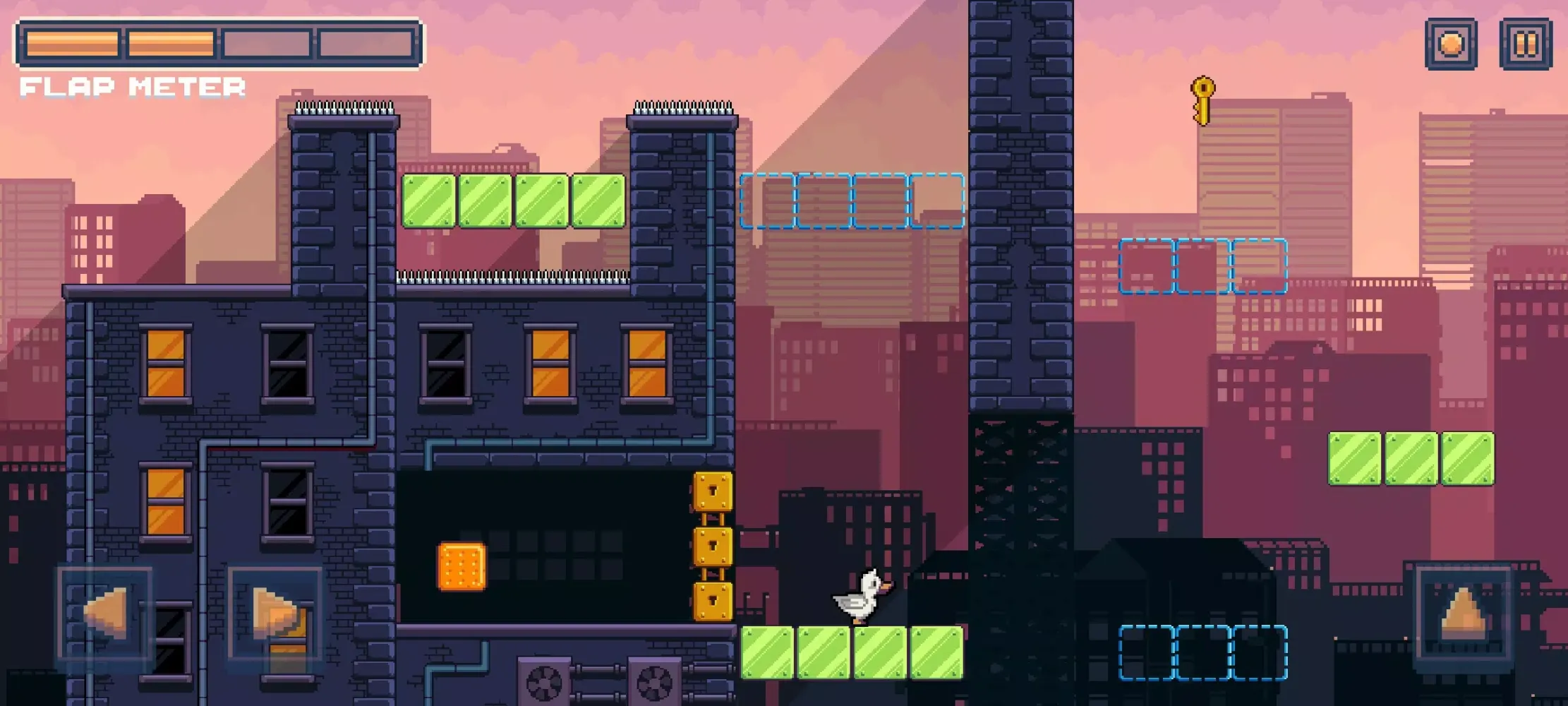Click the Flap Meter progress bar
The height and width of the screenshot is (706, 1568).
point(219,44)
